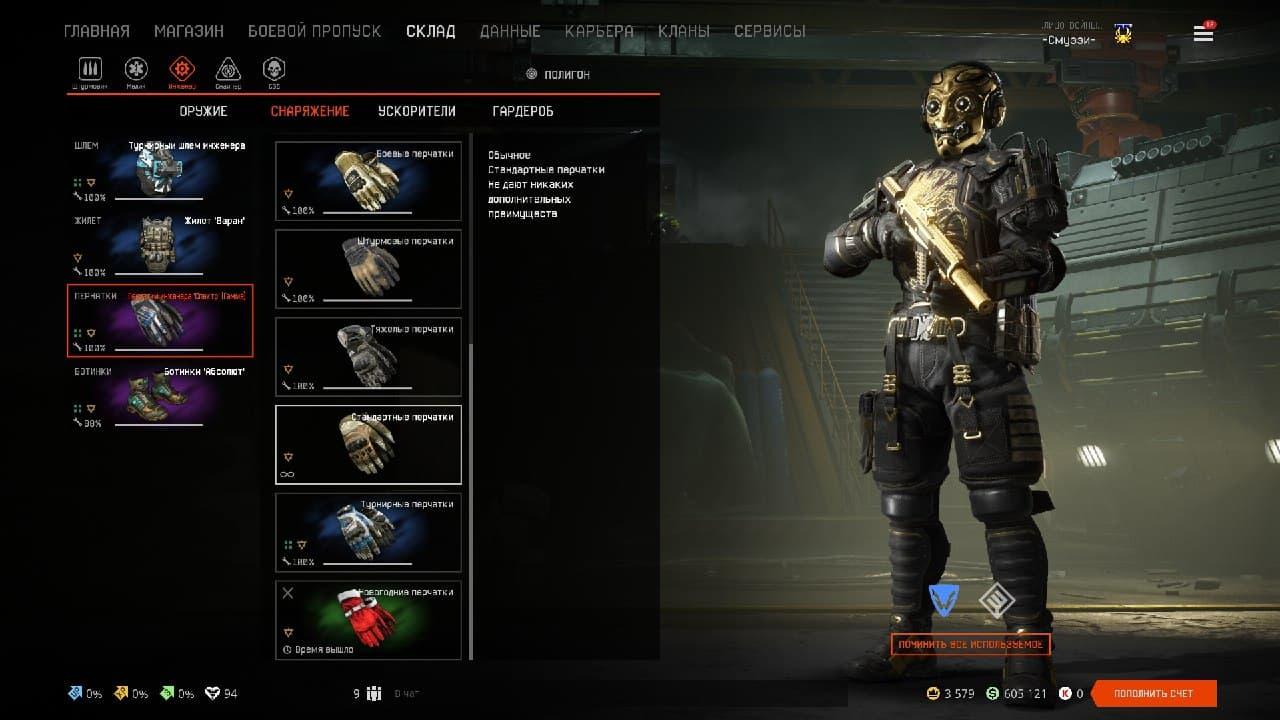The width and height of the screenshot is (1280, 720).
Task: Click the Пополнить счет top-up button
Action: point(1154,693)
